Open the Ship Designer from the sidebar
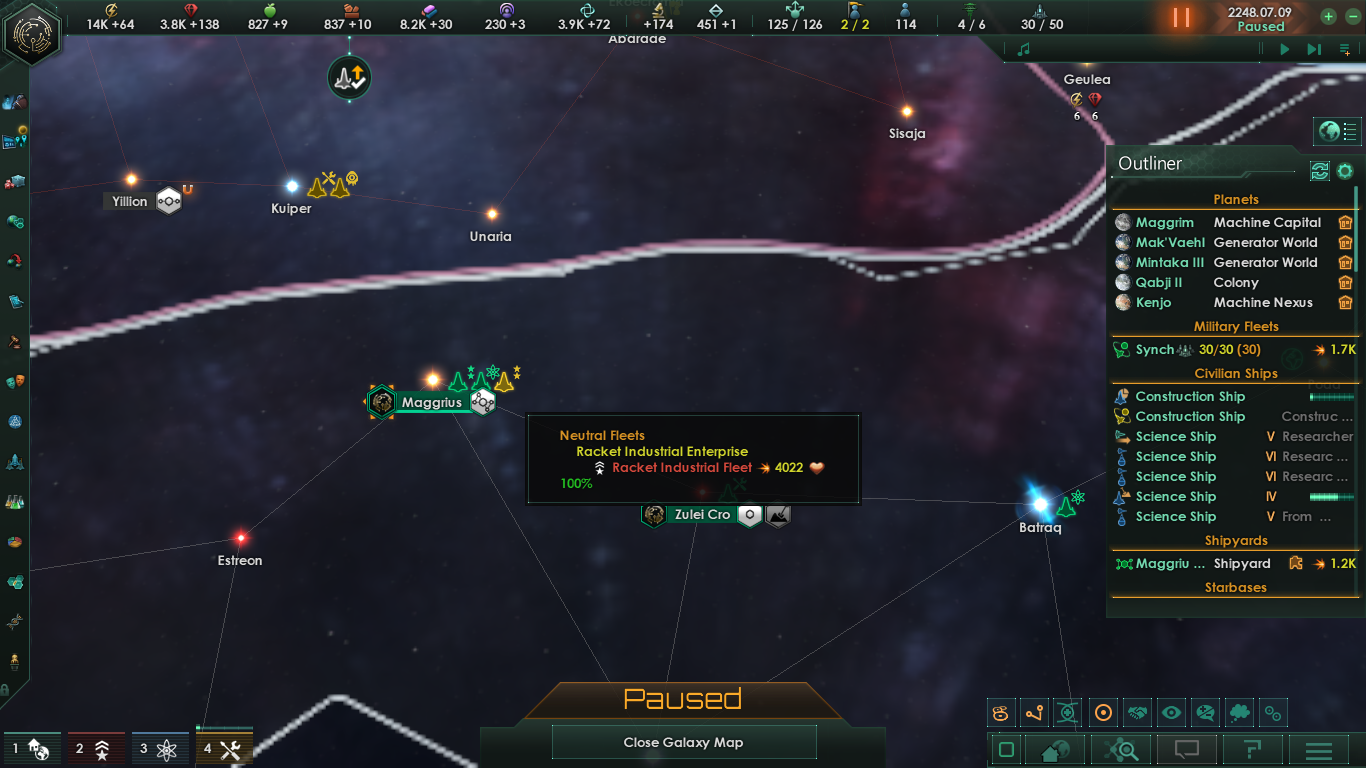 point(15,463)
